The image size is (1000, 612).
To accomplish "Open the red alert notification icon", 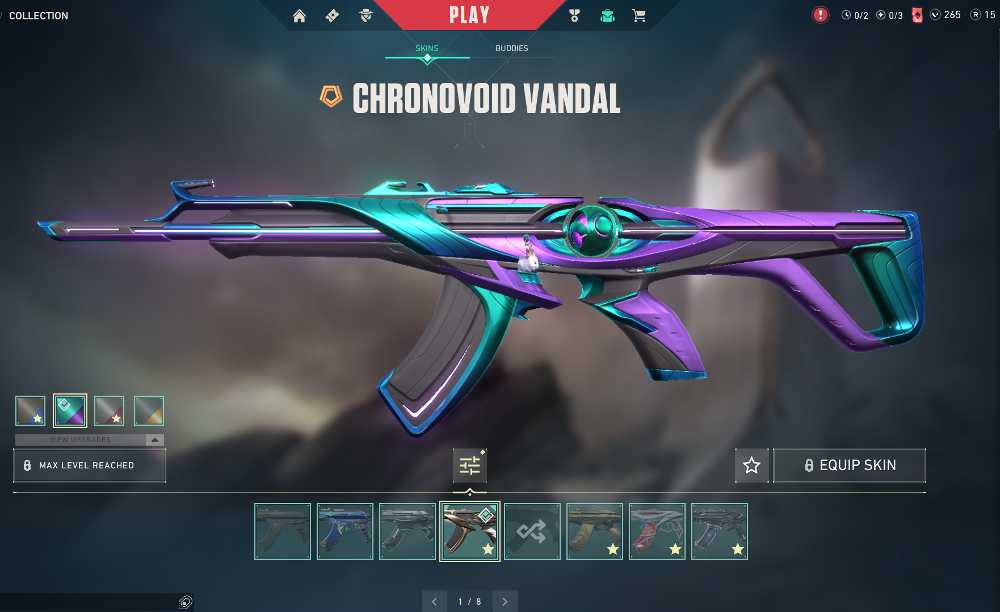I will (821, 15).
